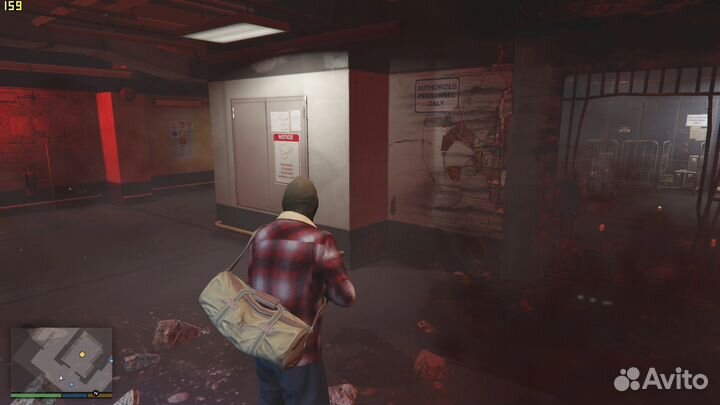The image size is (720, 405).
Task: Click the north compass marker on the minimap
Action: [95, 392]
